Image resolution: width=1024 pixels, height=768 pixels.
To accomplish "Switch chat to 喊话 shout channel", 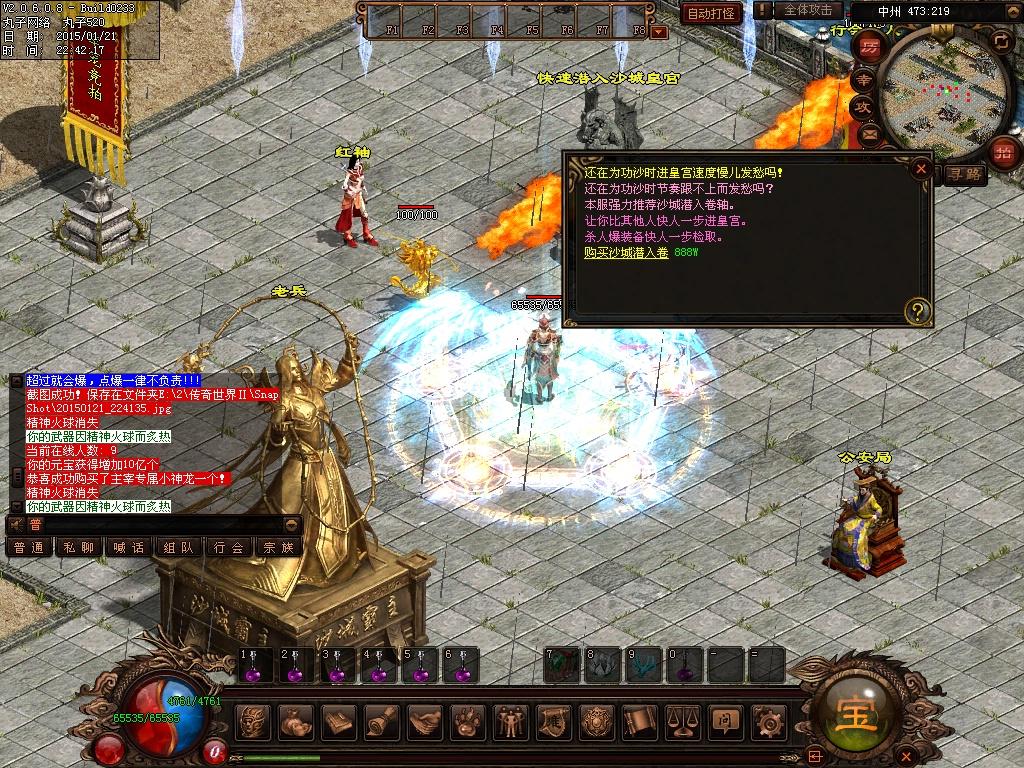I will pos(129,547).
